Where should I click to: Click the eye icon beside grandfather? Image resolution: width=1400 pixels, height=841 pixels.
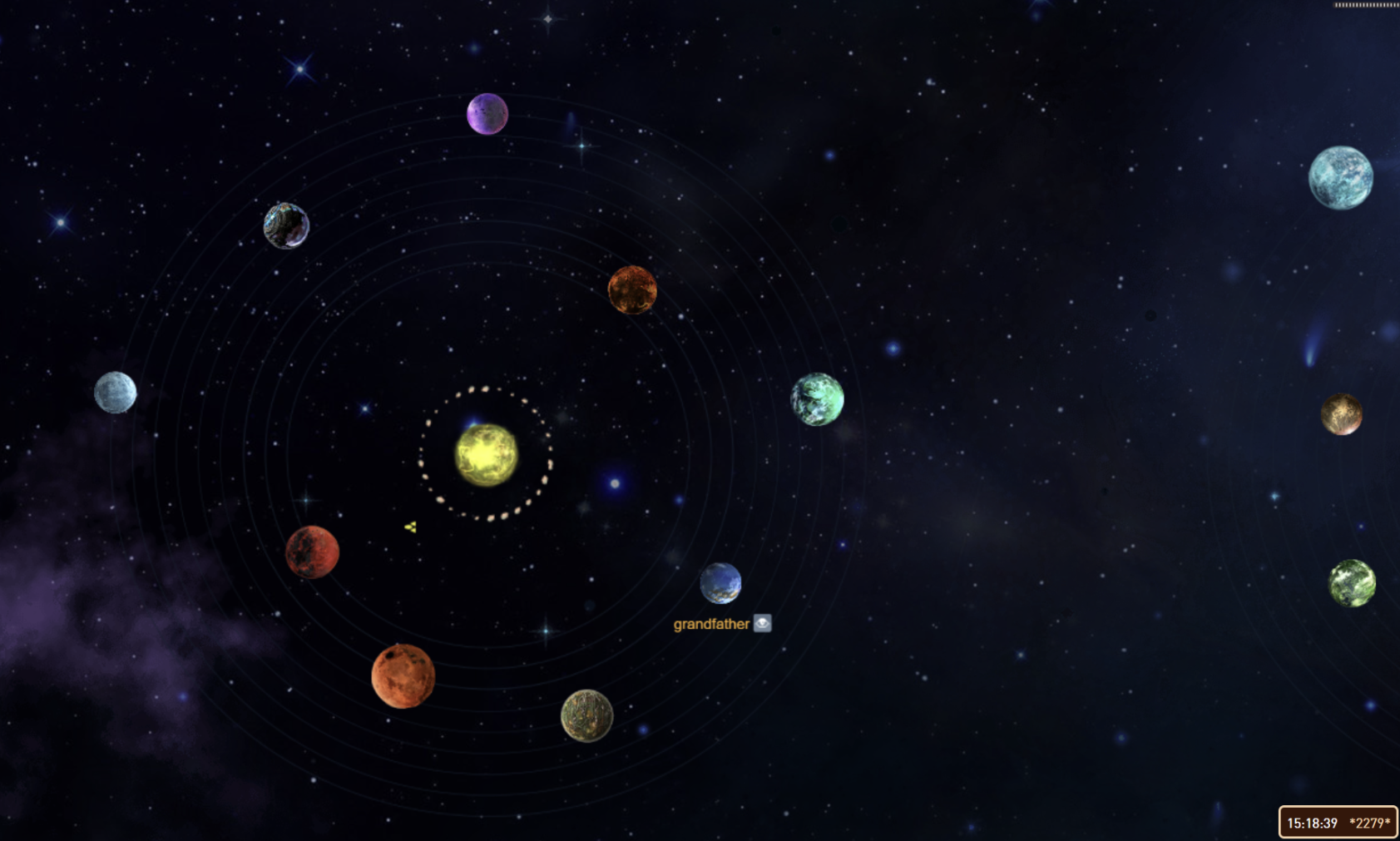coord(762,623)
